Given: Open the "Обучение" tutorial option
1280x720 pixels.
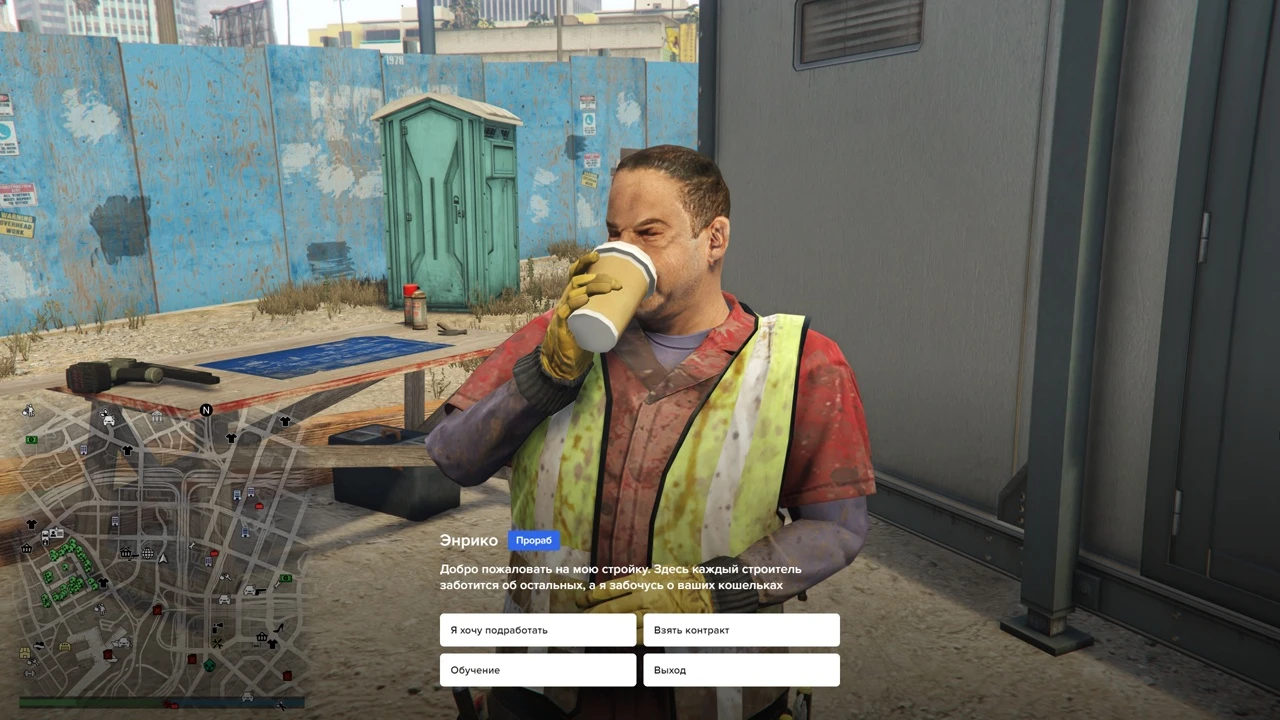Looking at the screenshot, I should pos(537,670).
